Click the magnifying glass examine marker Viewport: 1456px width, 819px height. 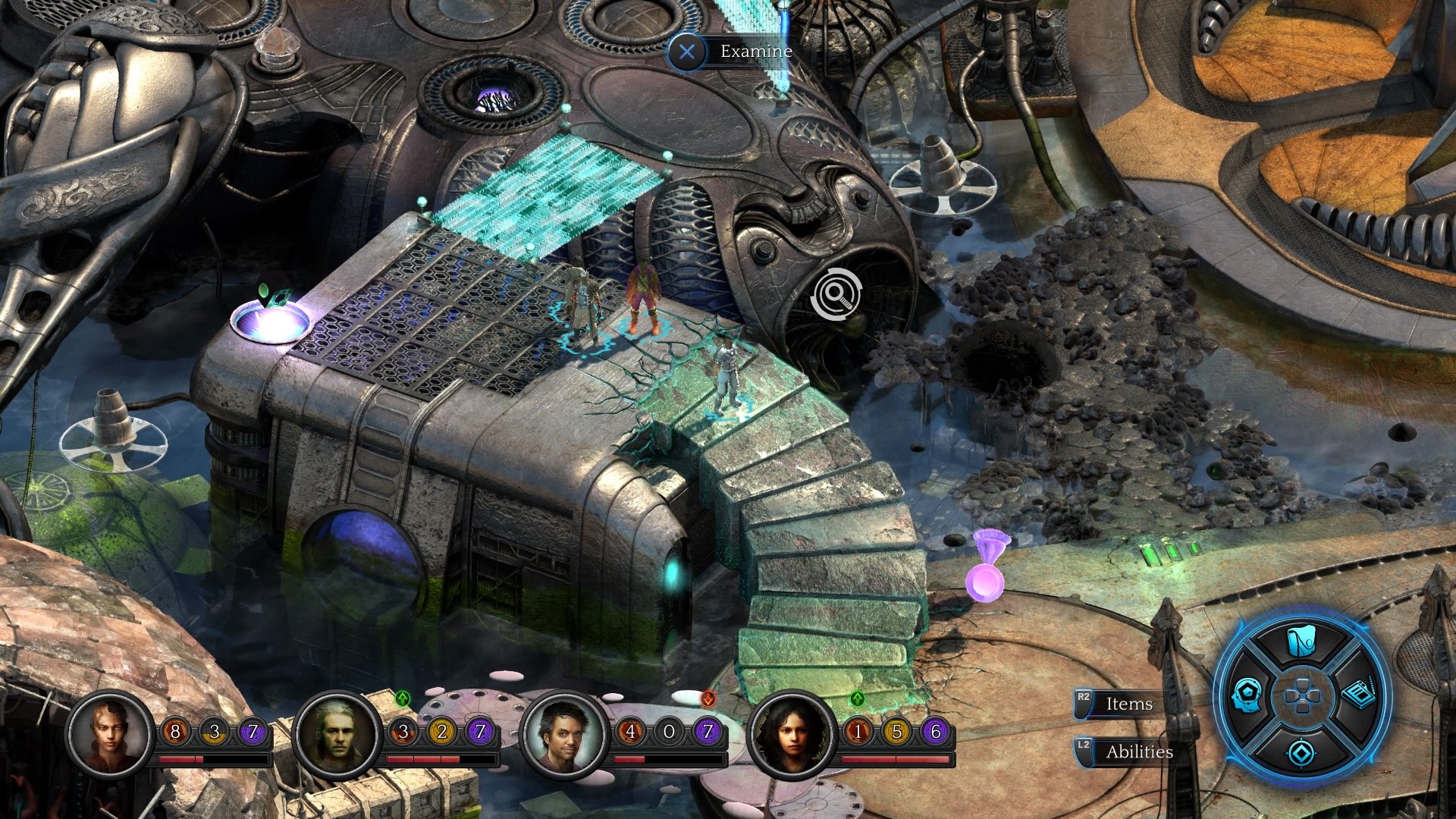coord(836,292)
